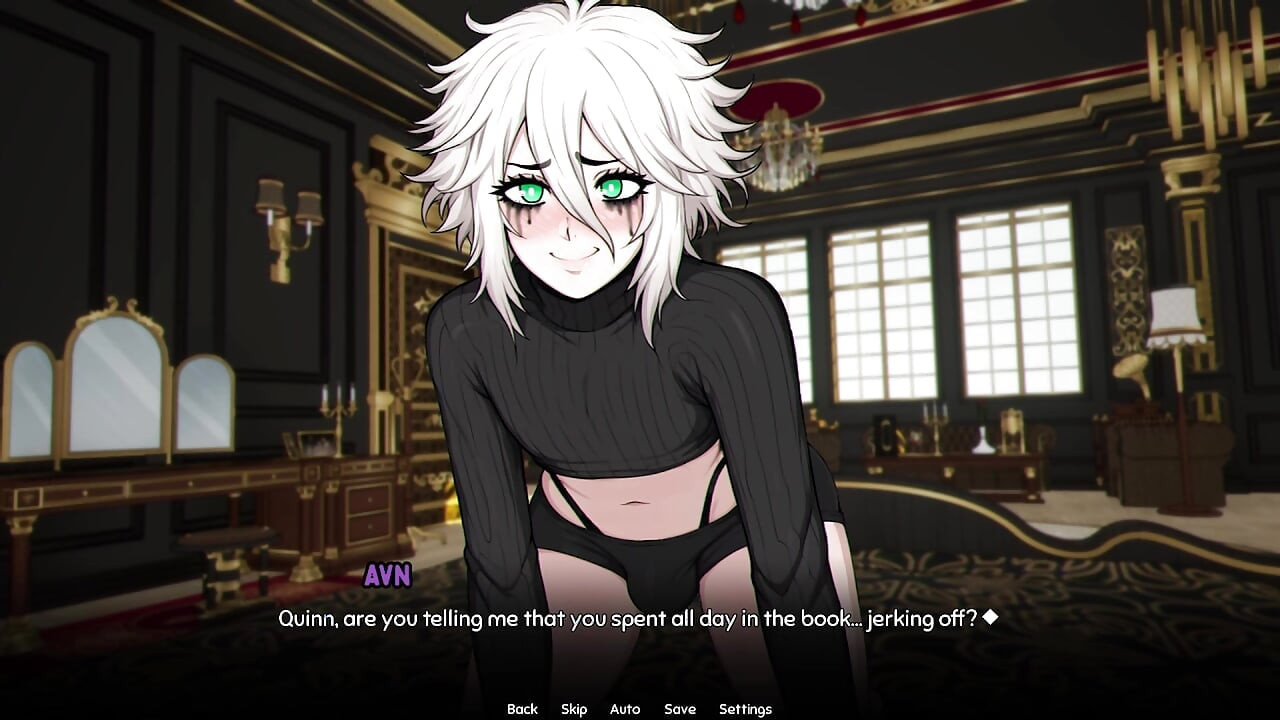This screenshot has height=720, width=1280.
Task: Select Auto from the quick menu bar
Action: coord(624,708)
